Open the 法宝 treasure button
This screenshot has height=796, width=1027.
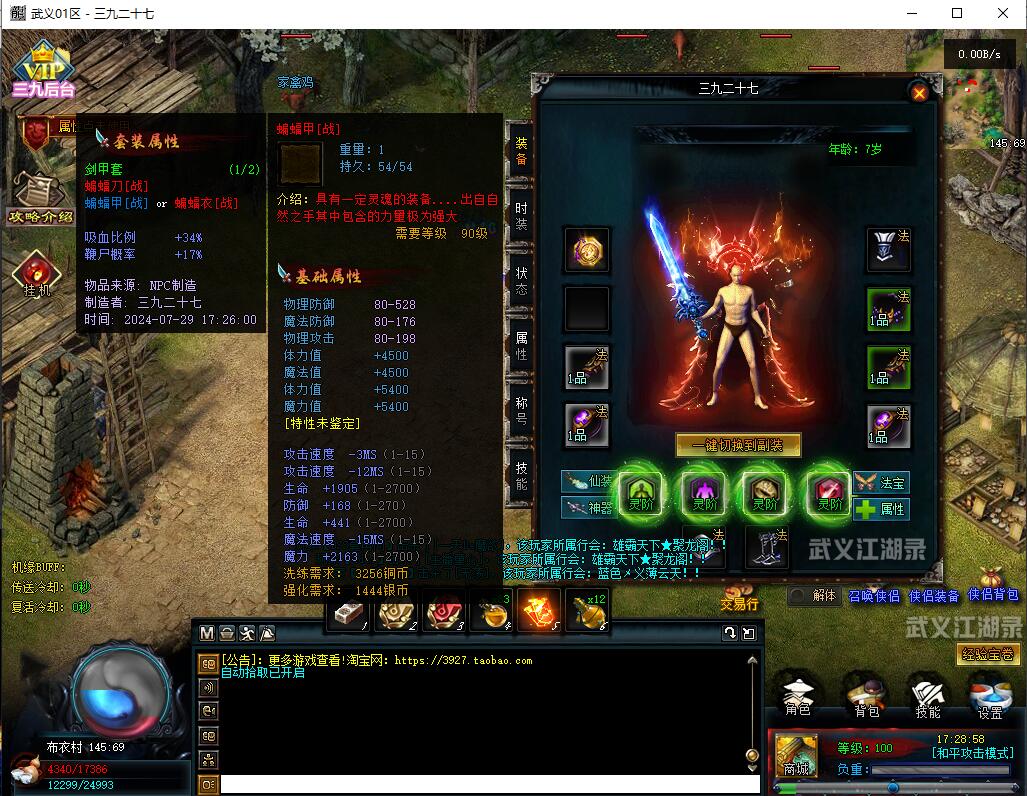(881, 483)
